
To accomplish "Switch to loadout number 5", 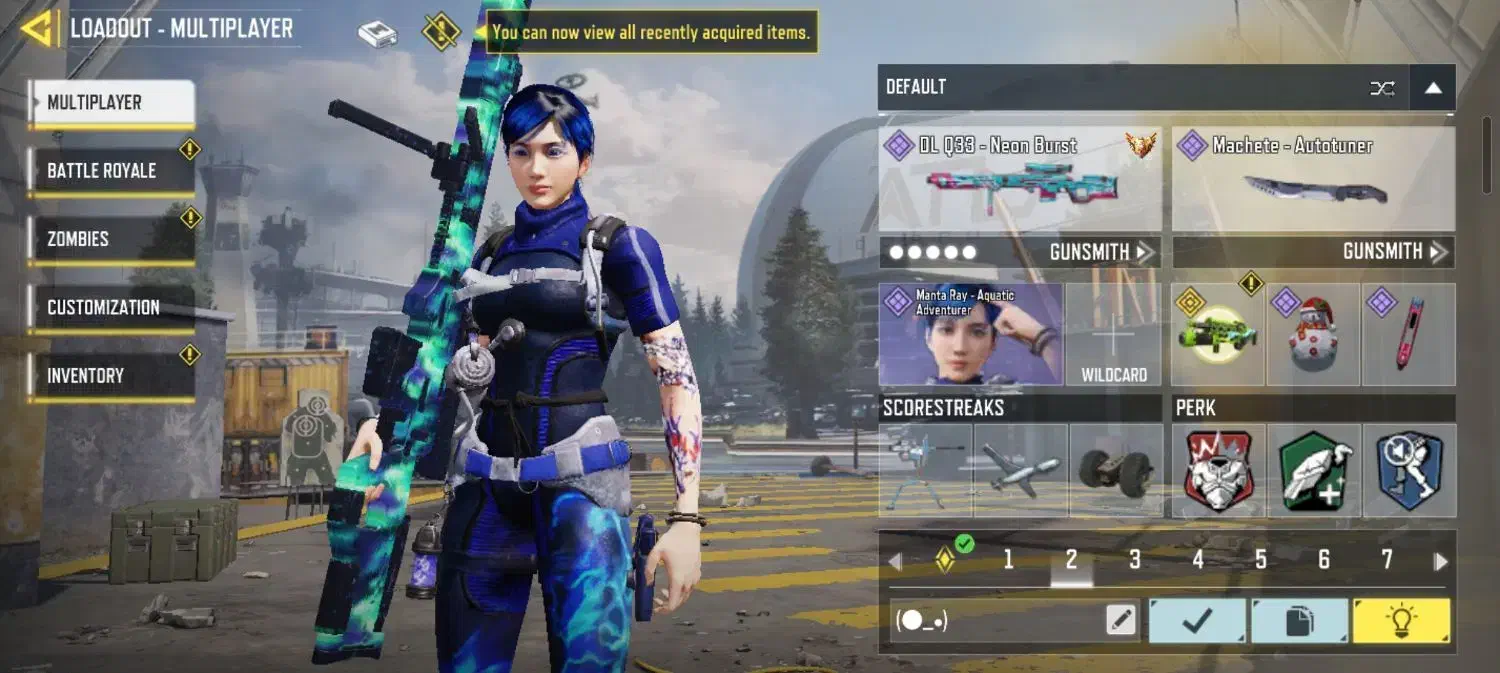I will click(x=1261, y=560).
